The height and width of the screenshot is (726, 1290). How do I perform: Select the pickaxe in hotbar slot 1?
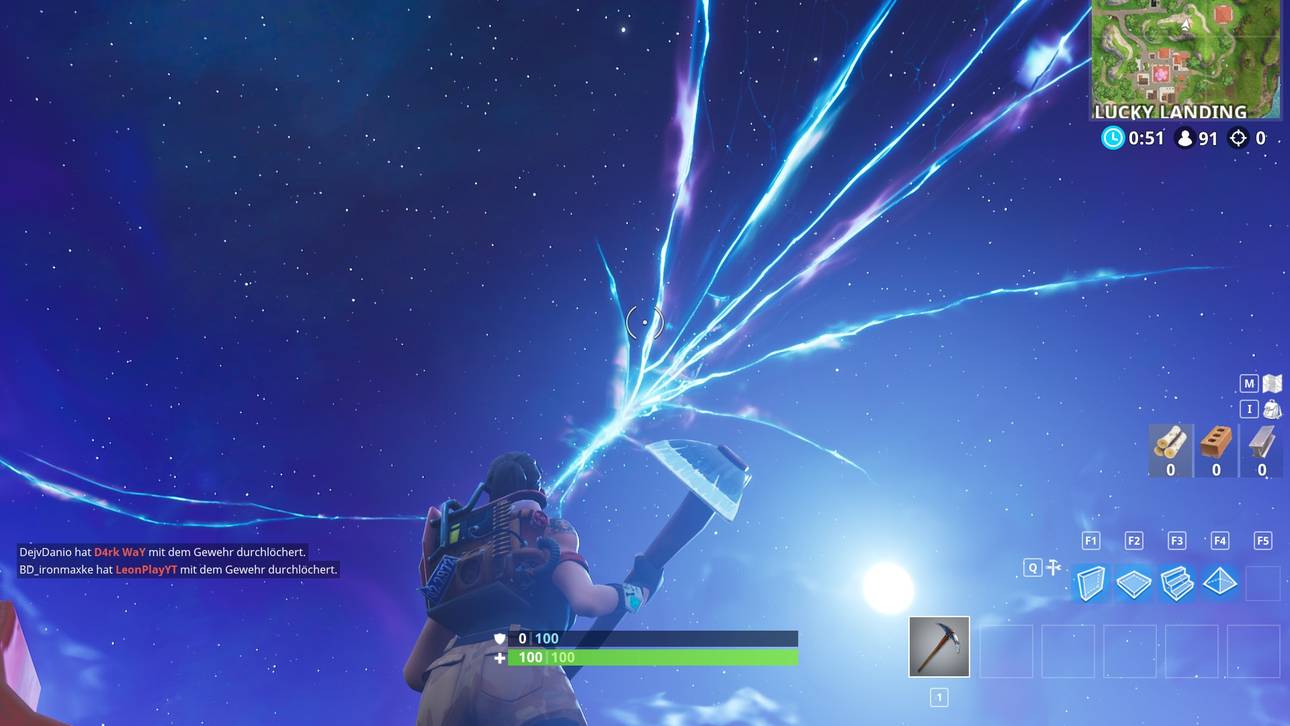click(x=938, y=645)
